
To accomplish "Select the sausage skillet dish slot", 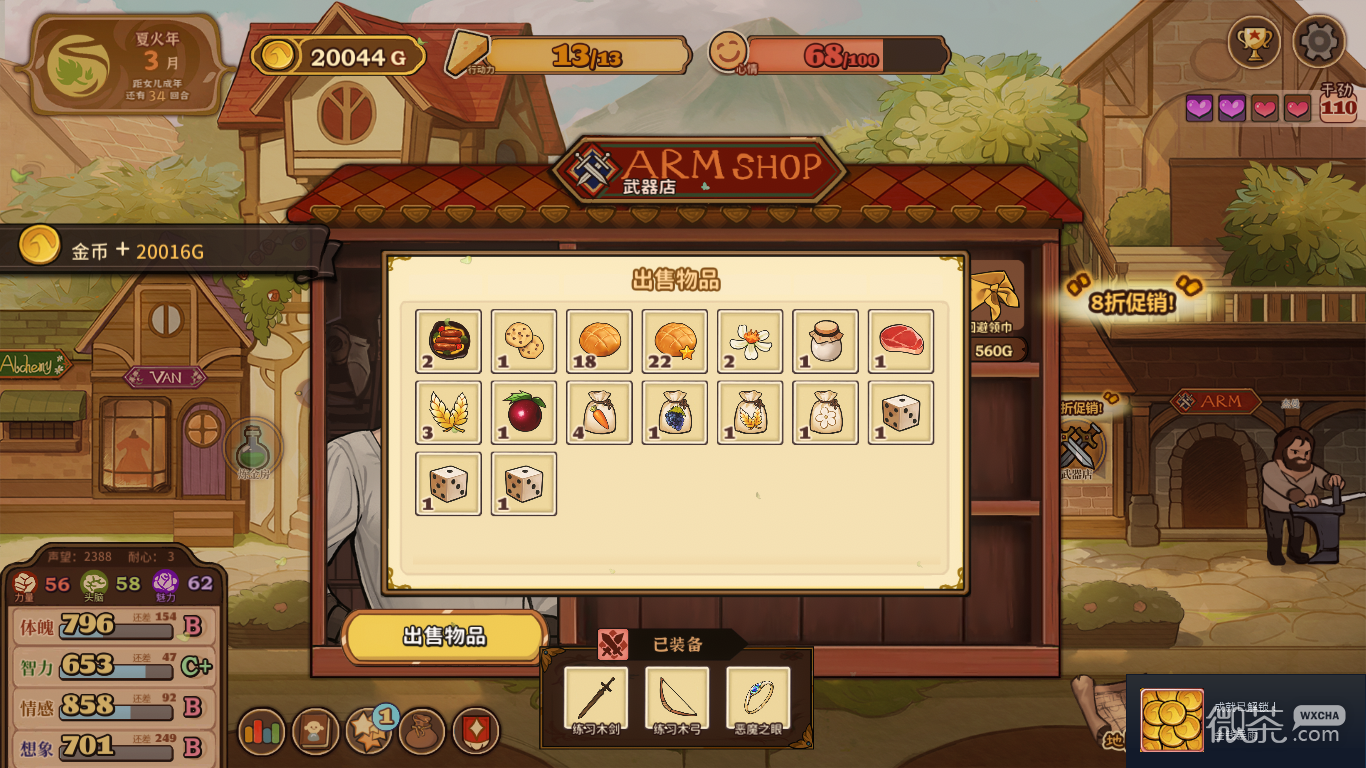I will pyautogui.click(x=448, y=341).
